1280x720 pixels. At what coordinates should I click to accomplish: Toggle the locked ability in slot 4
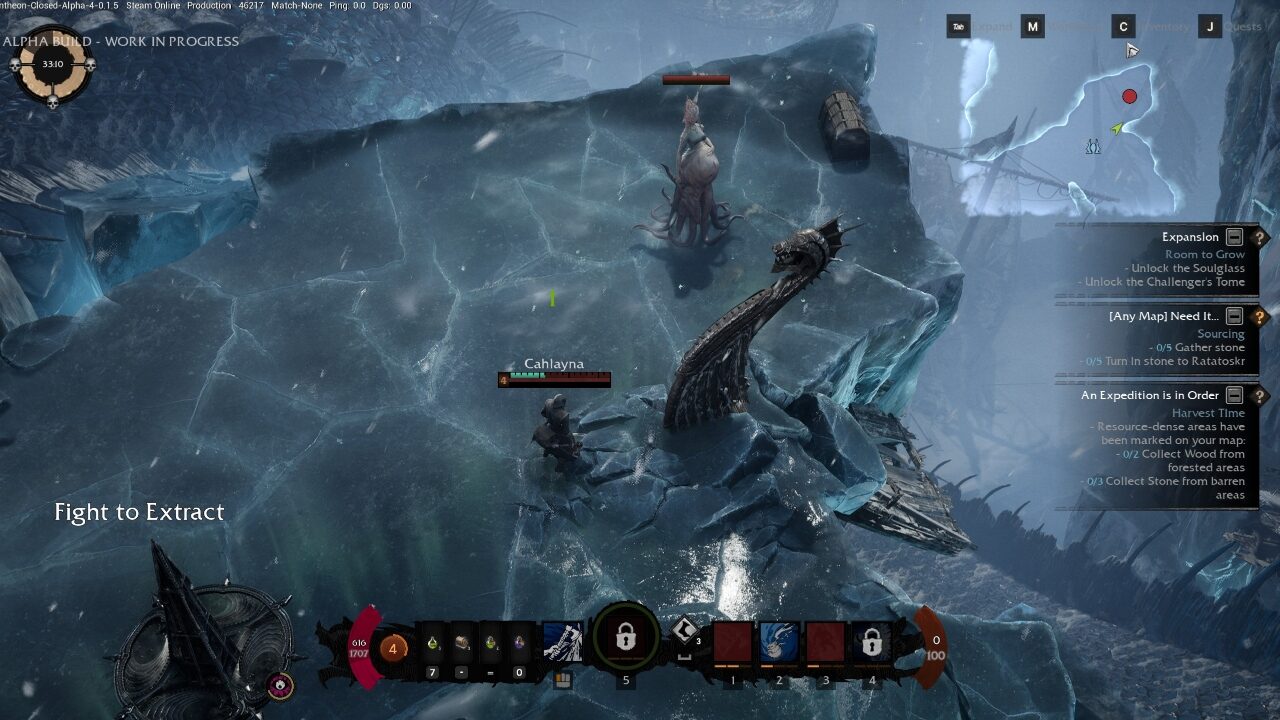873,643
